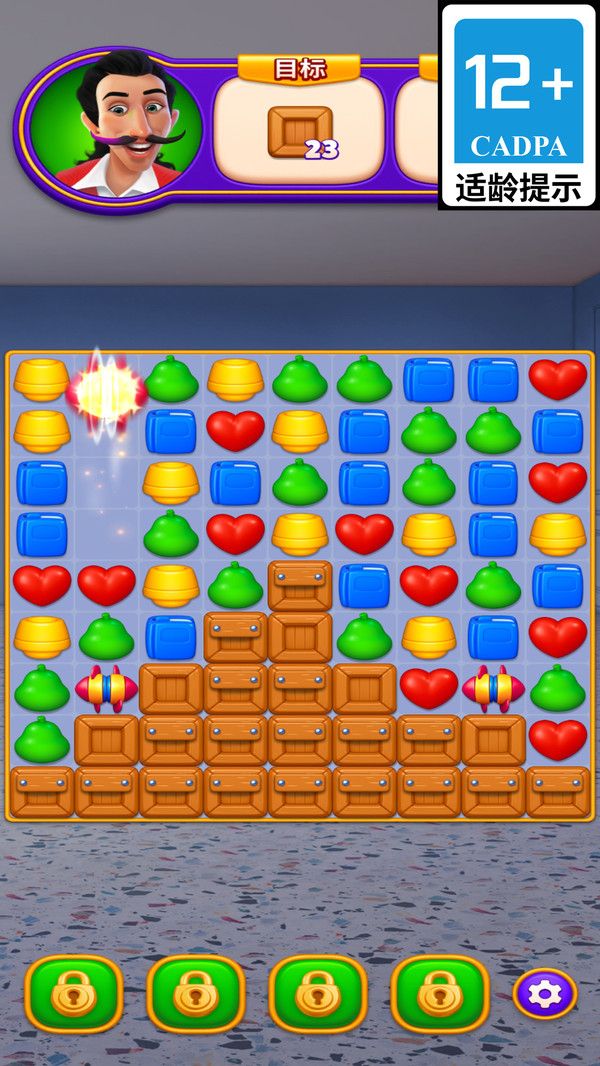The image size is (600, 1066).
Task: Activate the rocket tile beside the red heart
Action: (493, 688)
